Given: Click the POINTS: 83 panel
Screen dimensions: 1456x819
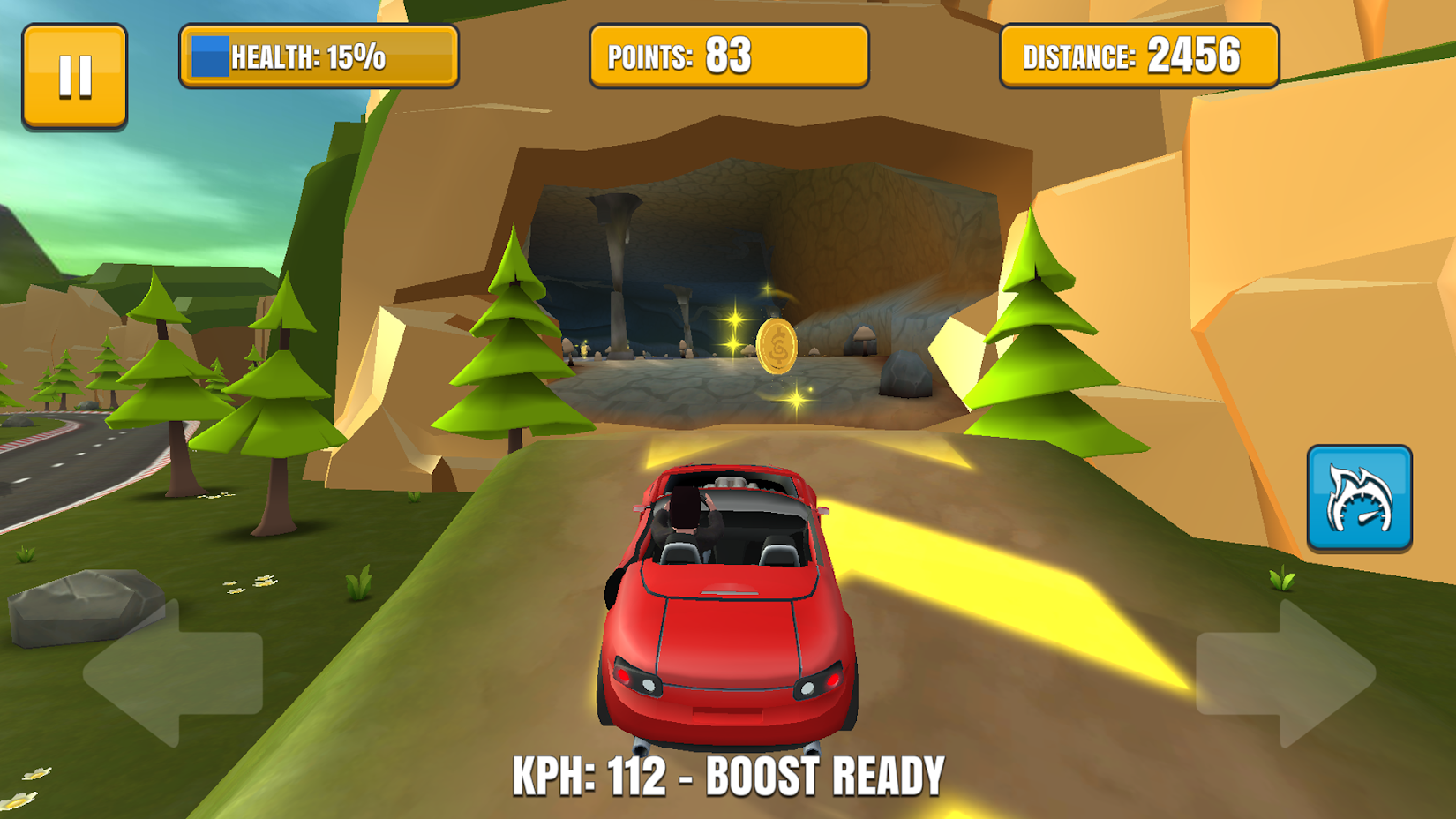Looking at the screenshot, I should [727, 56].
